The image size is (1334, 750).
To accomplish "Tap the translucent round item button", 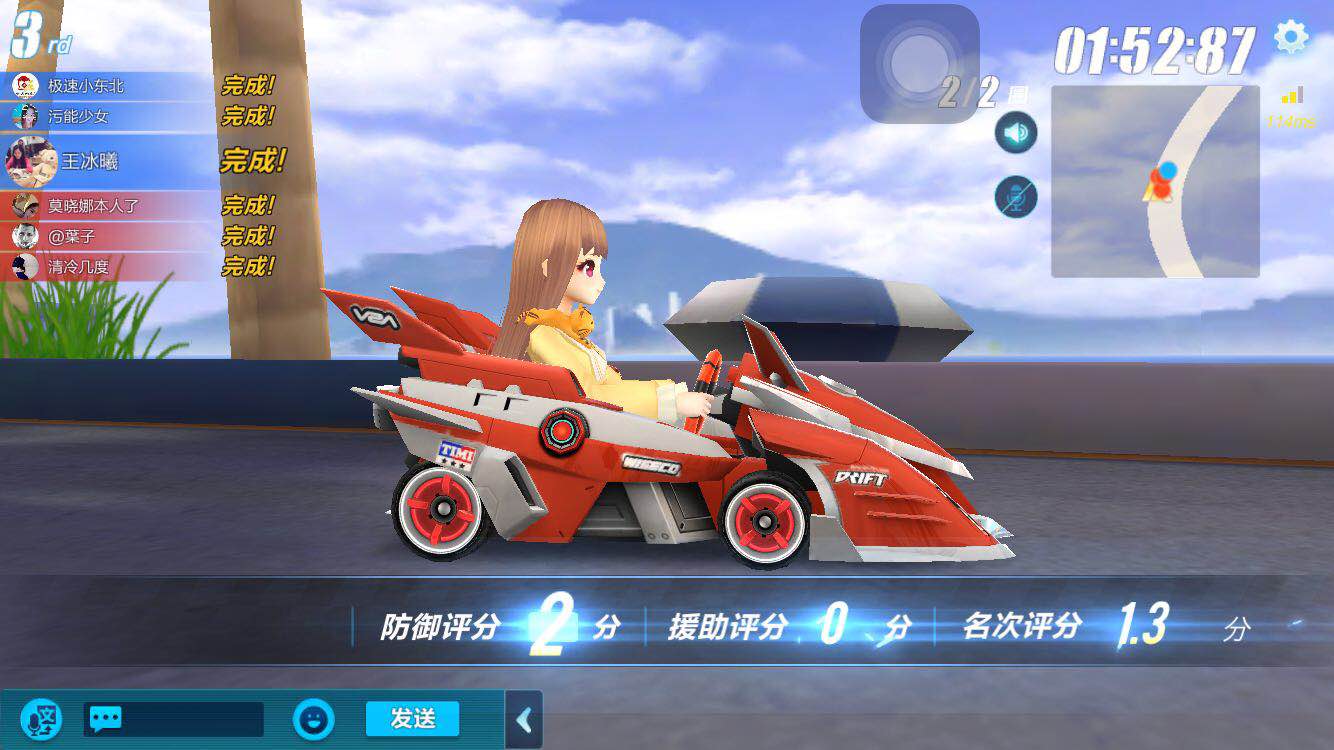I will 919,63.
